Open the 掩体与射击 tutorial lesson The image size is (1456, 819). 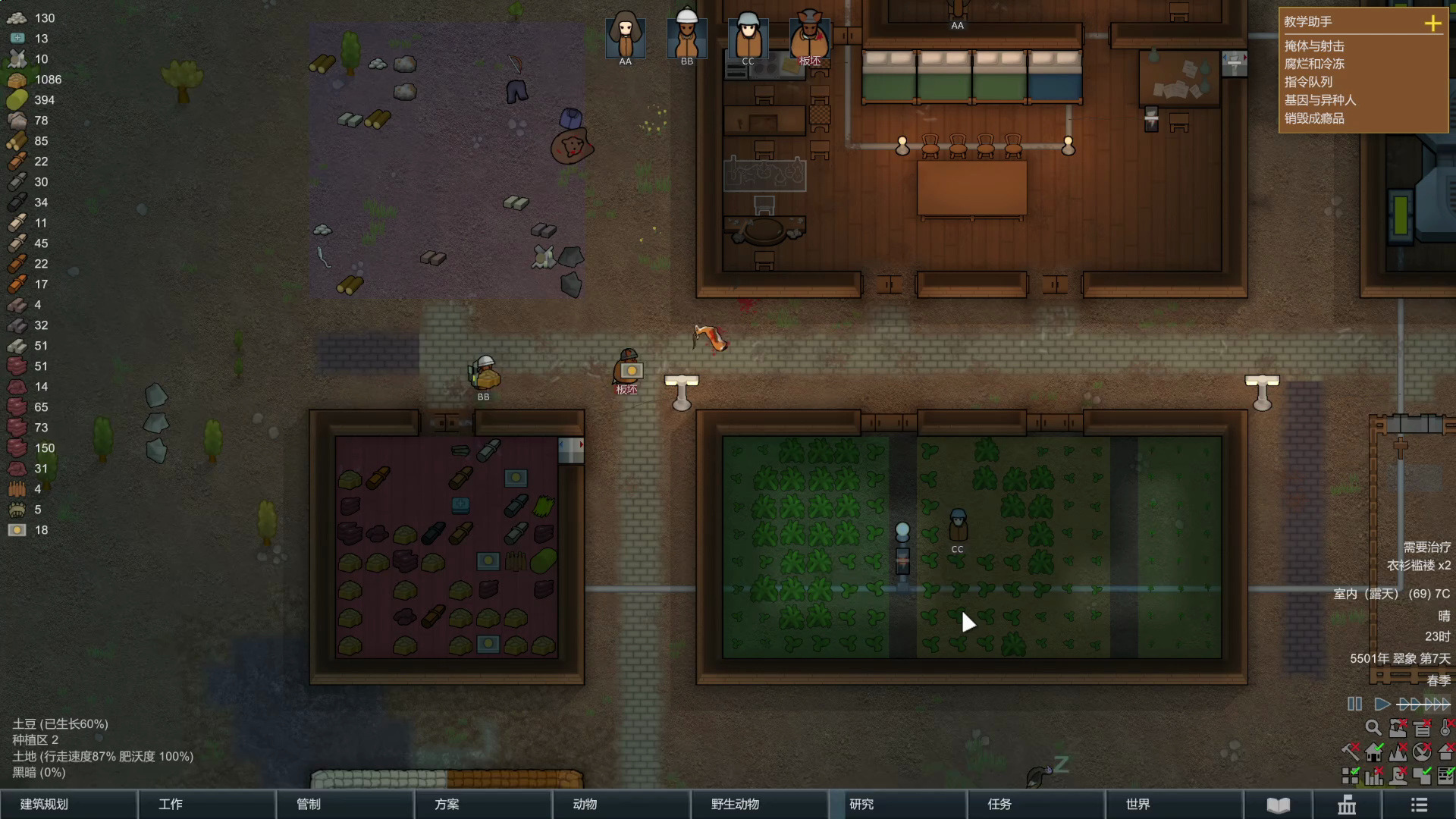tap(1314, 46)
